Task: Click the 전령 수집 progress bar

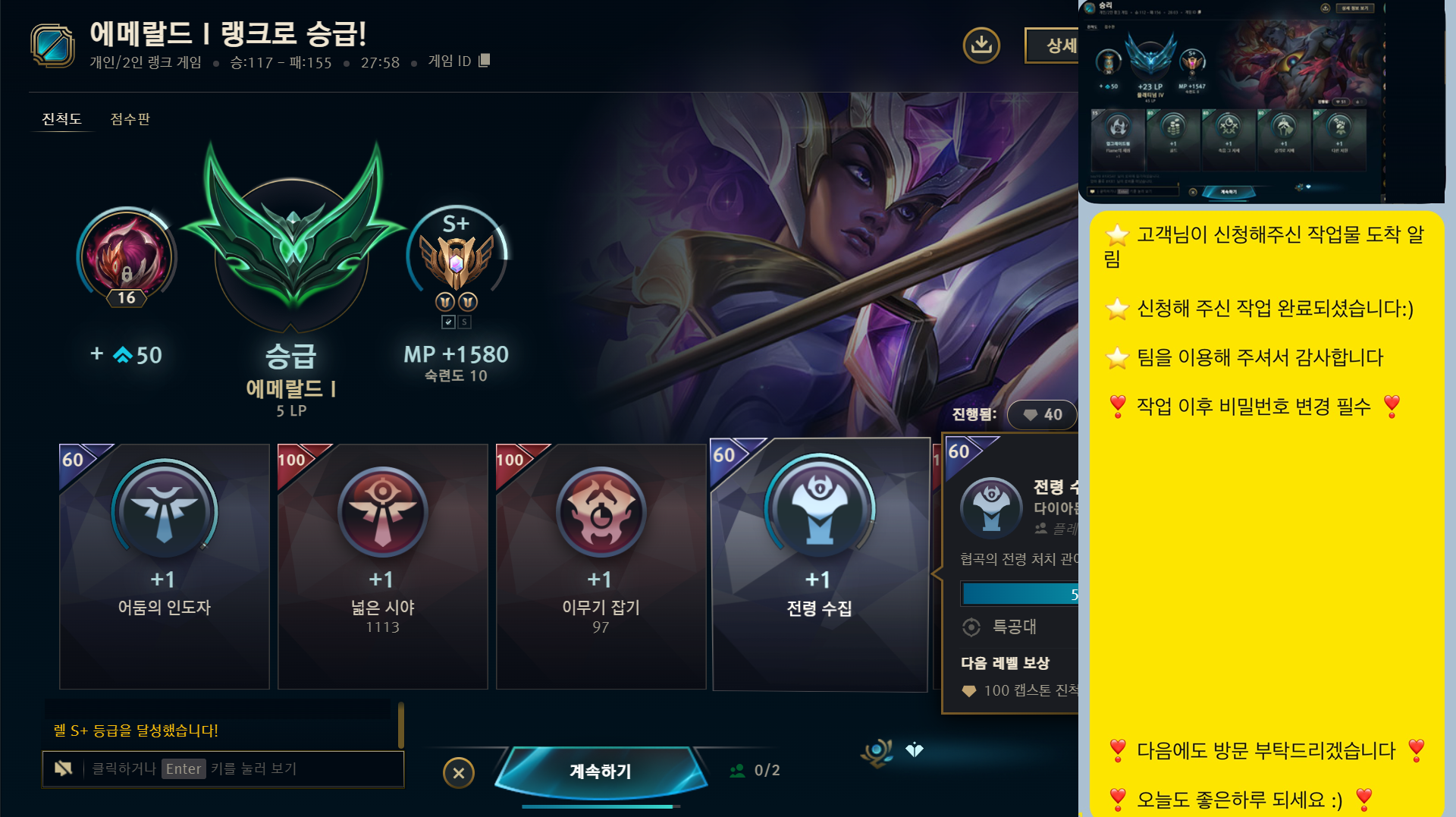Action: 1020,594
